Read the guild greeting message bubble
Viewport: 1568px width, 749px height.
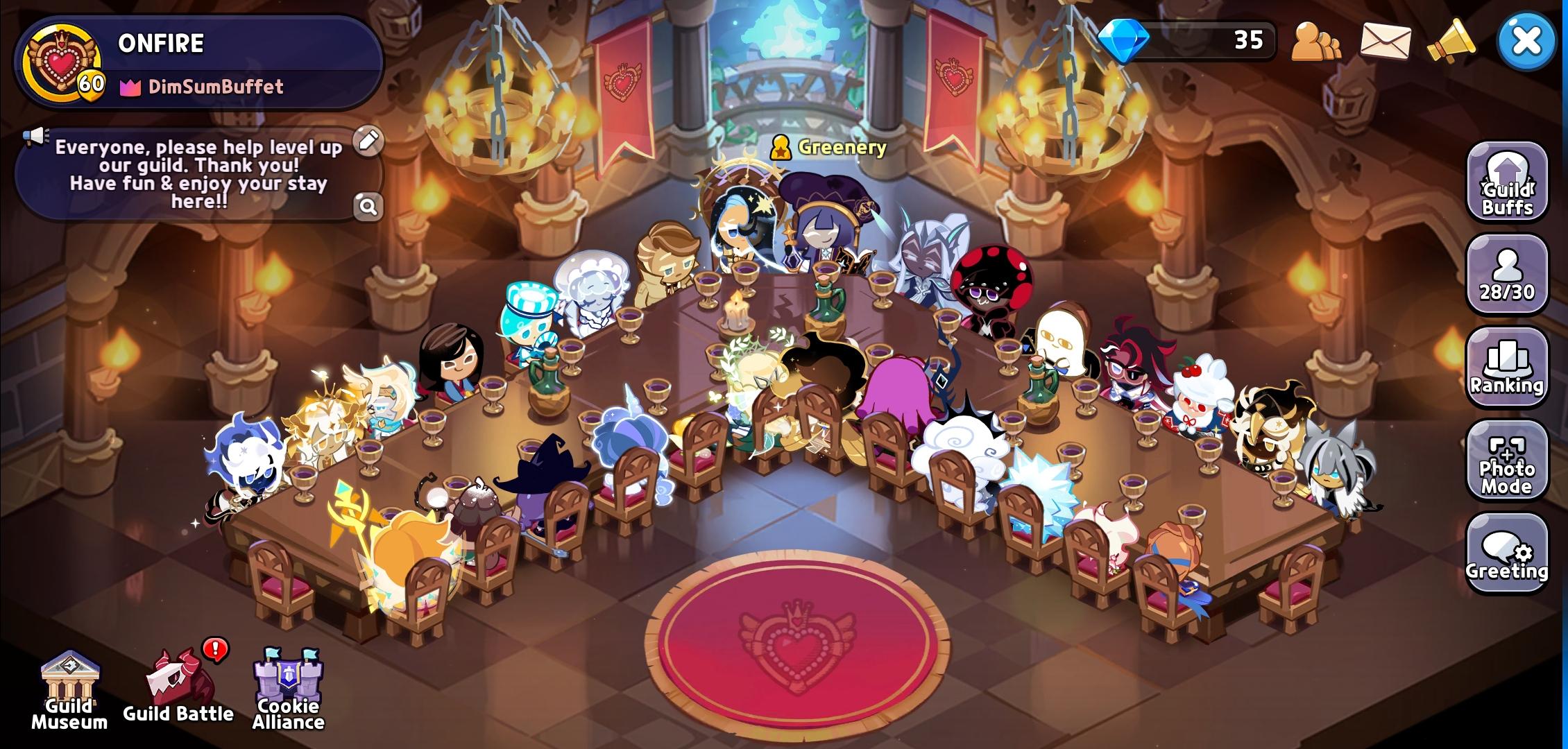198,173
